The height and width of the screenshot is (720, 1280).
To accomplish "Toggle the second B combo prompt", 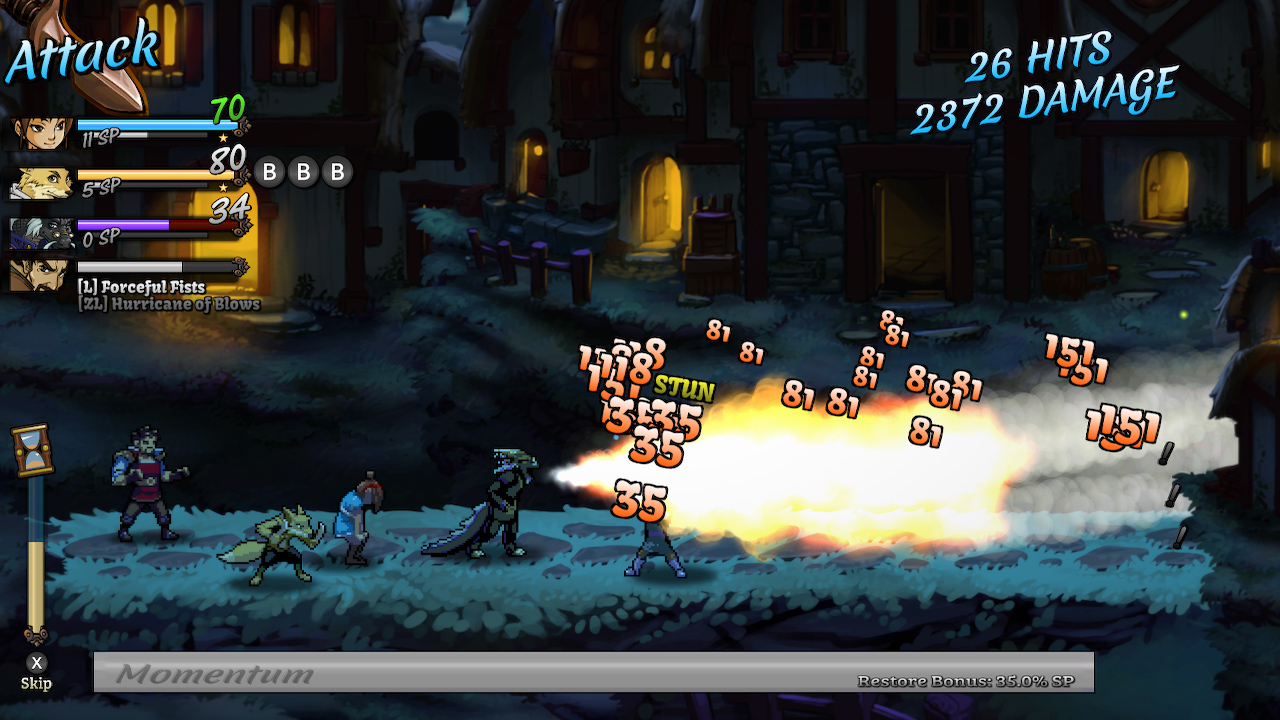I will coord(303,172).
